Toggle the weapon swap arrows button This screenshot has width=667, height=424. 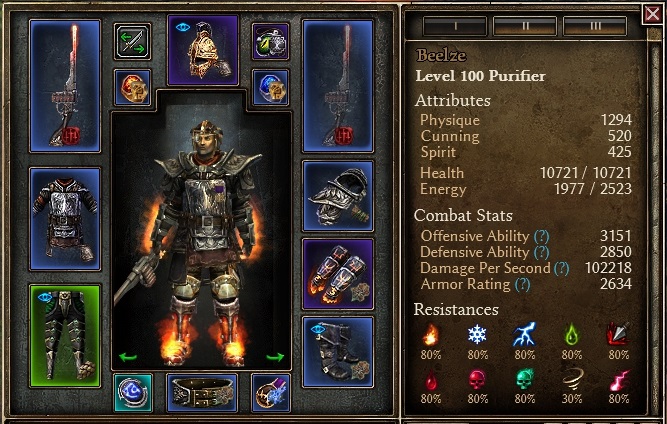(132, 42)
